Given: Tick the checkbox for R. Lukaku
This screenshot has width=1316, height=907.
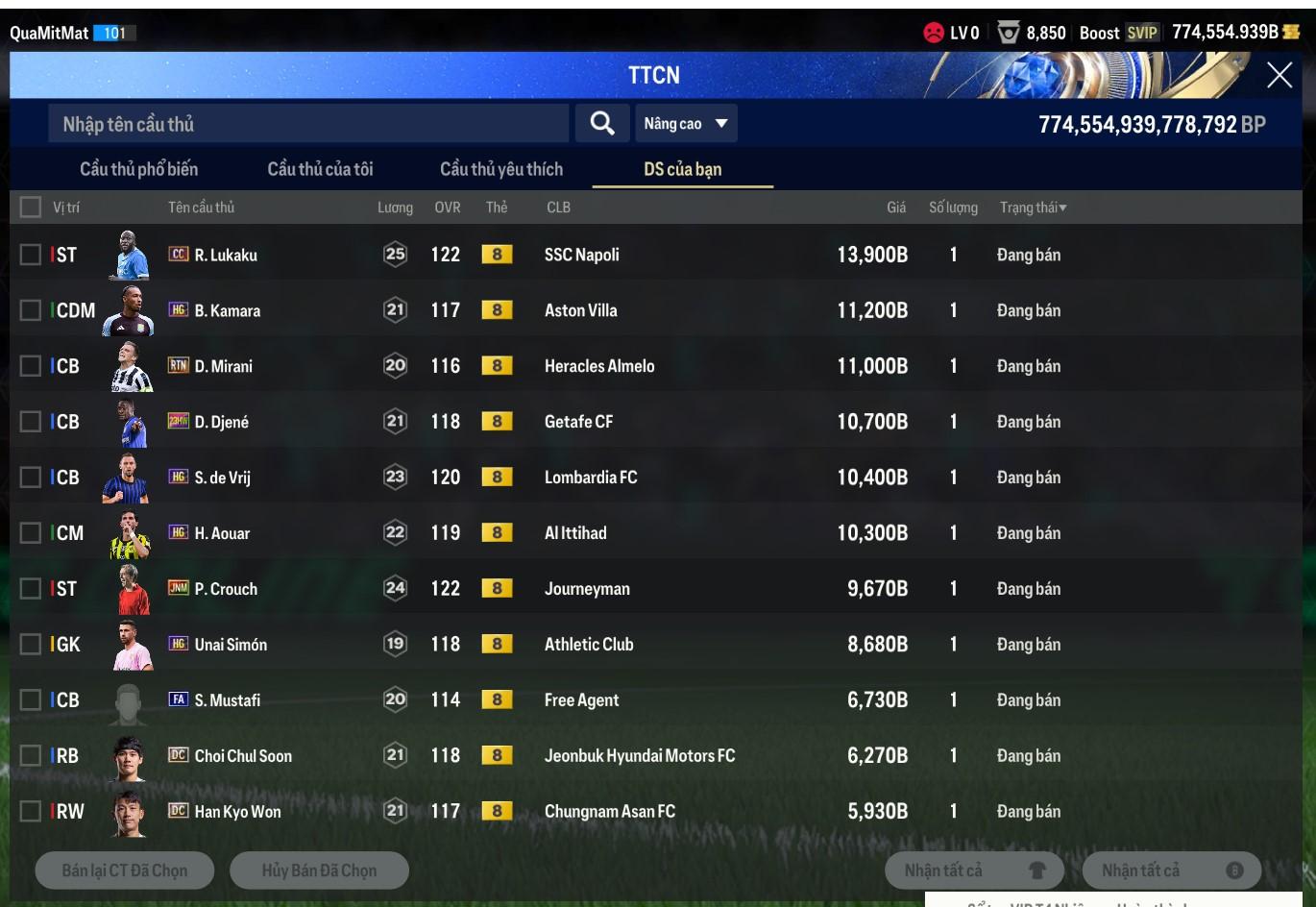Looking at the screenshot, I should point(31,255).
